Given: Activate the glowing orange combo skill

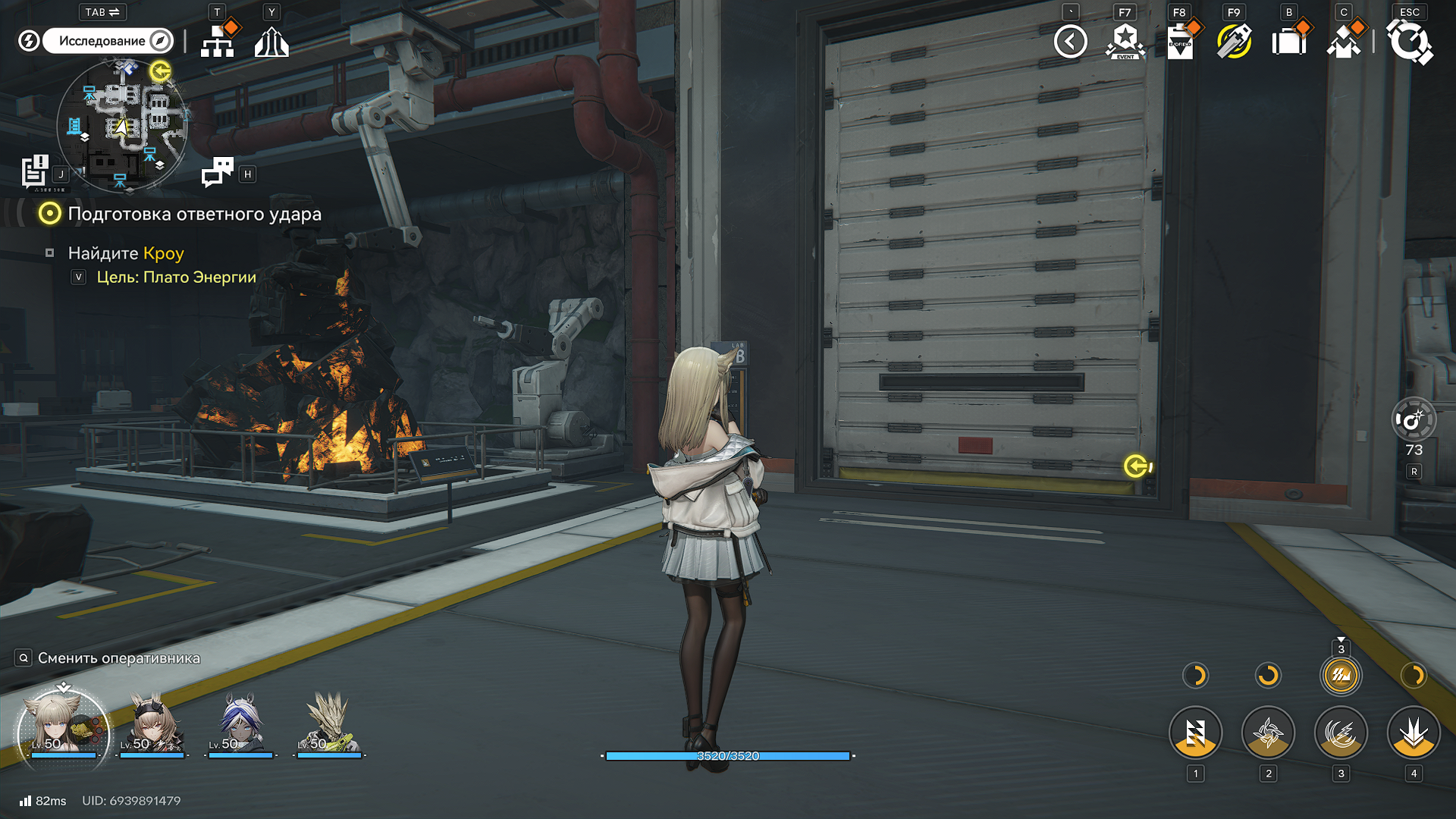Looking at the screenshot, I should pos(1341,676).
